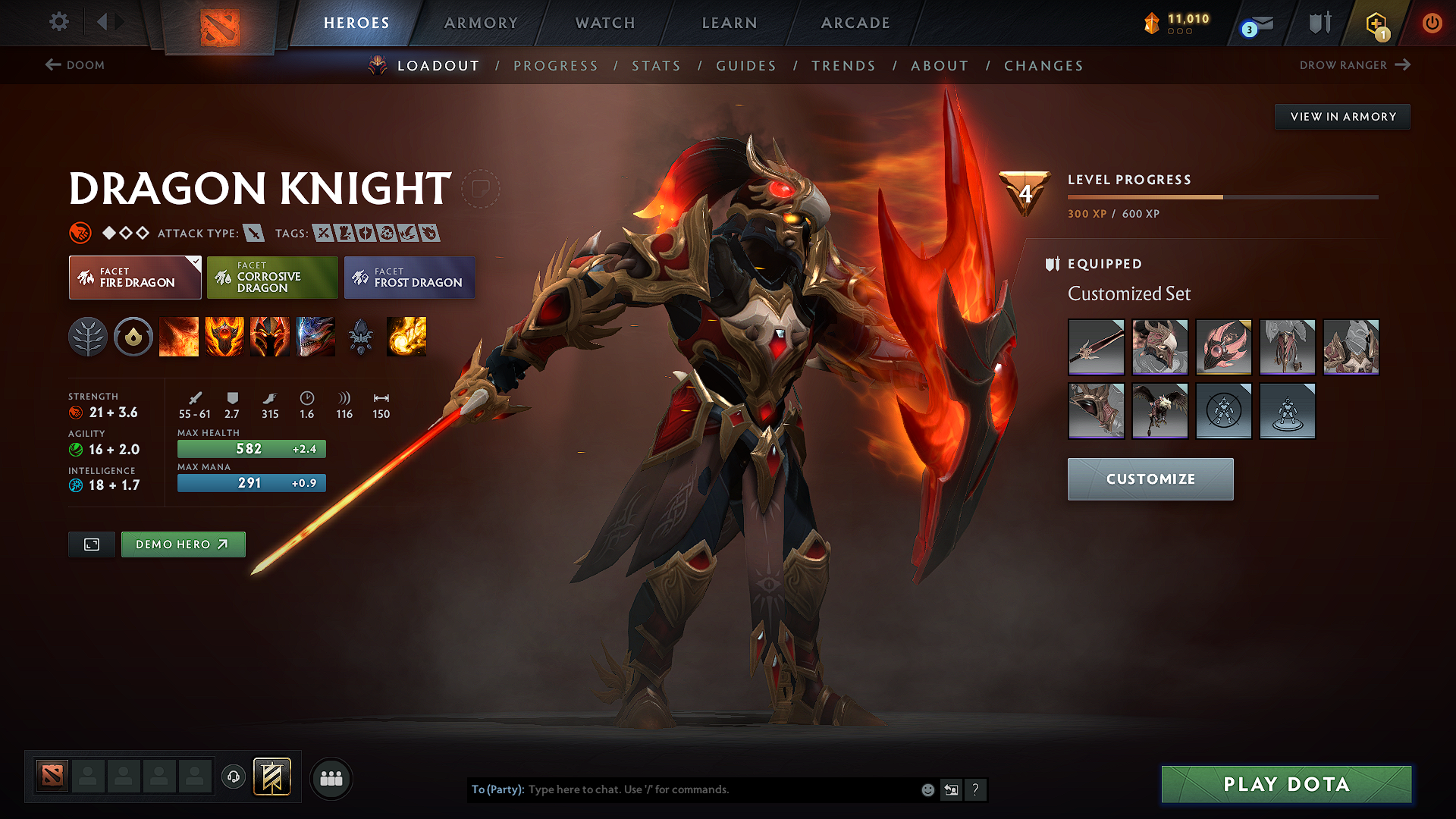Enable the Frost Dragon facet
The width and height of the screenshot is (1456, 819).
pyautogui.click(x=409, y=278)
